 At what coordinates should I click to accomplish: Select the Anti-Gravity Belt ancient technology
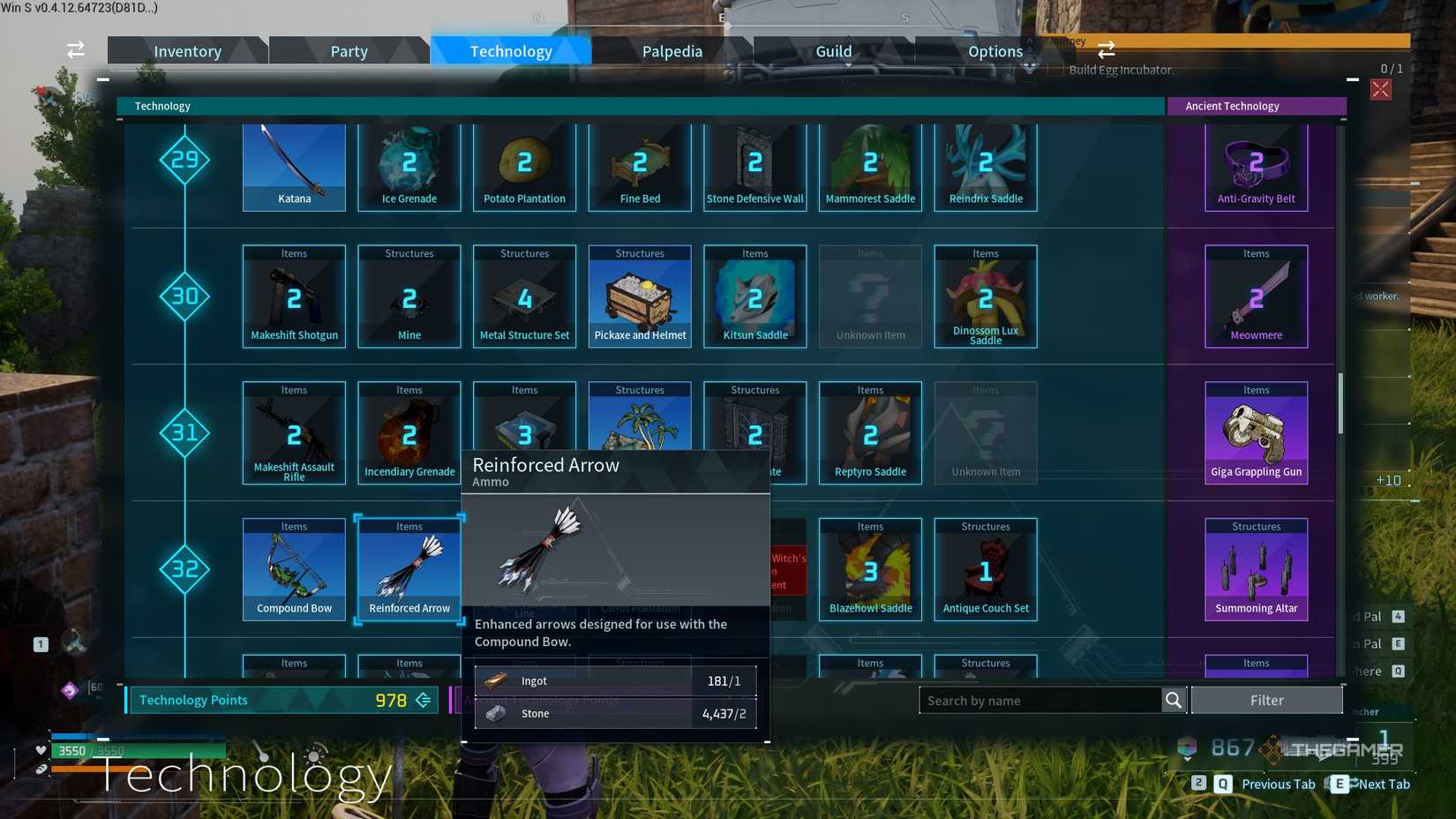click(x=1255, y=168)
